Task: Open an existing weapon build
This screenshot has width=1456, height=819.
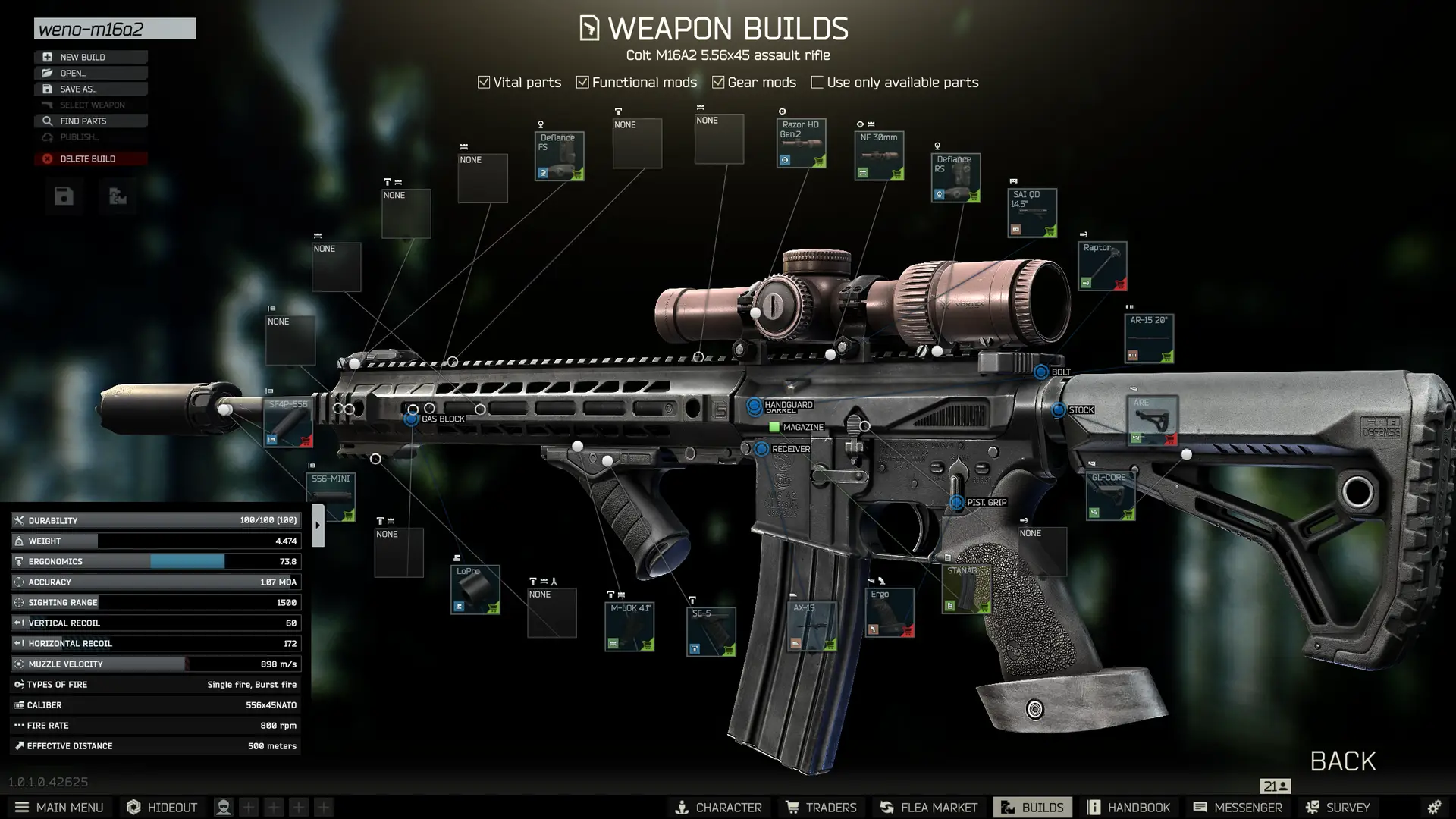Action: 90,73
